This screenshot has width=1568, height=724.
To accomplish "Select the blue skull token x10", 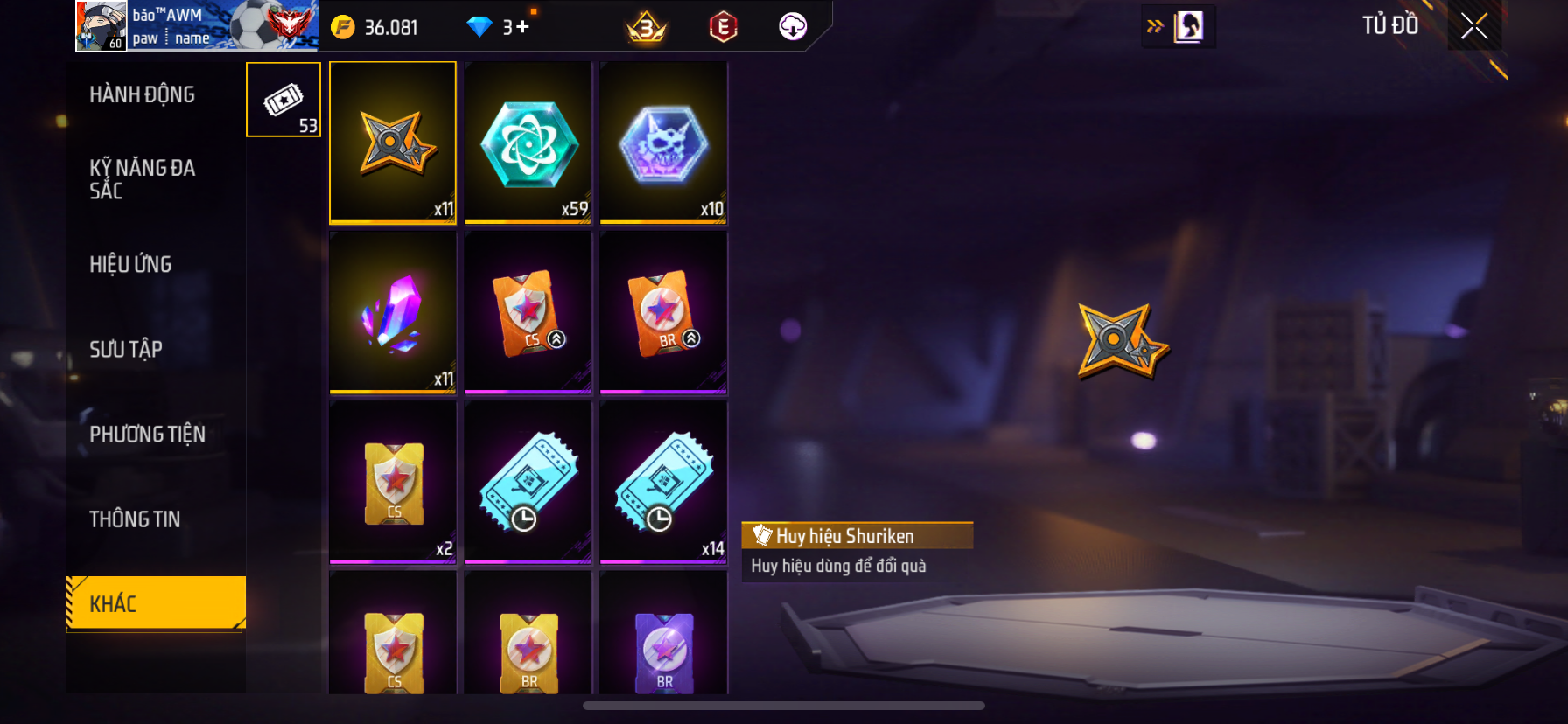I will 663,143.
